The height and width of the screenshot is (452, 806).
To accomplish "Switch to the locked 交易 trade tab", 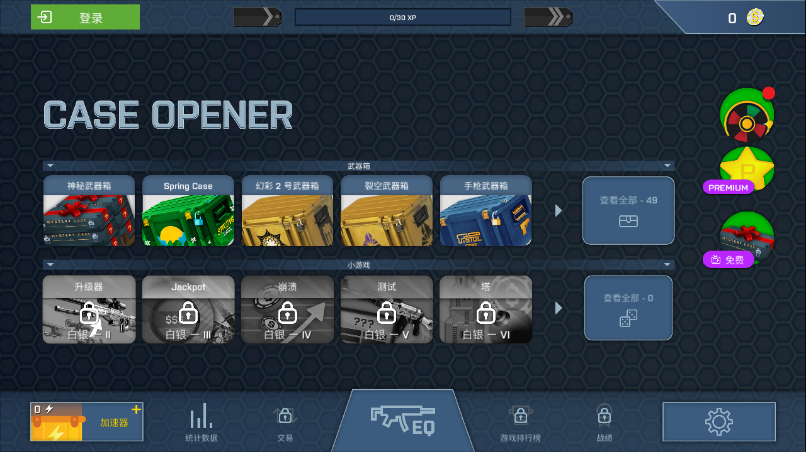I will click(x=285, y=422).
